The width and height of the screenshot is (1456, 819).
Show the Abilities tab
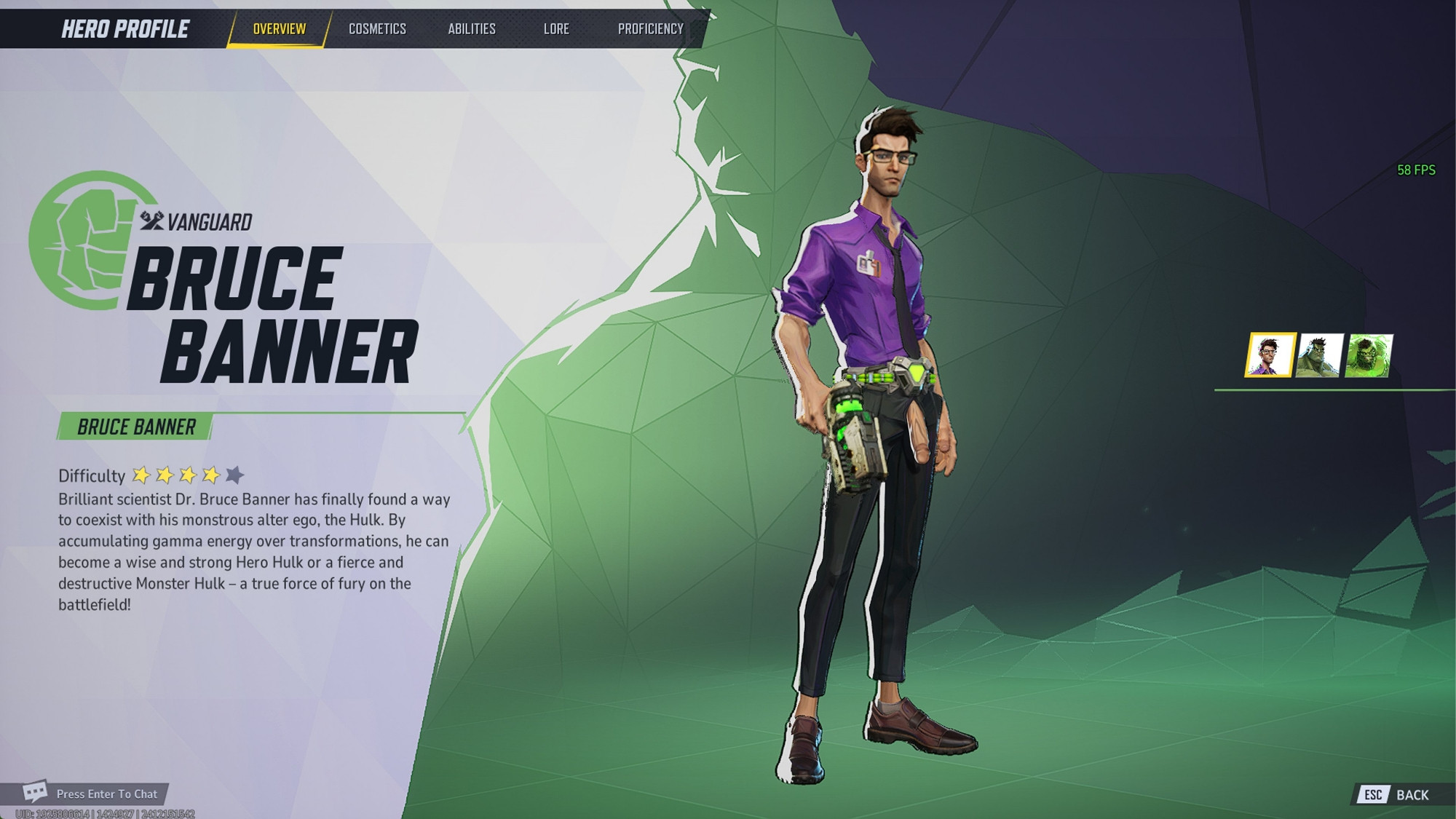click(472, 29)
